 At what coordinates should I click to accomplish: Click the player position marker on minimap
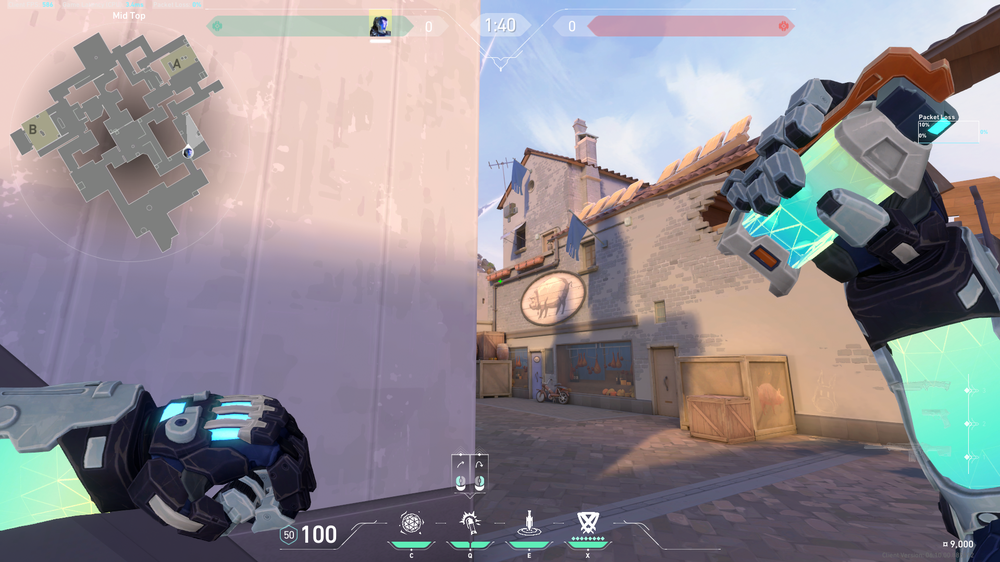(x=188, y=151)
